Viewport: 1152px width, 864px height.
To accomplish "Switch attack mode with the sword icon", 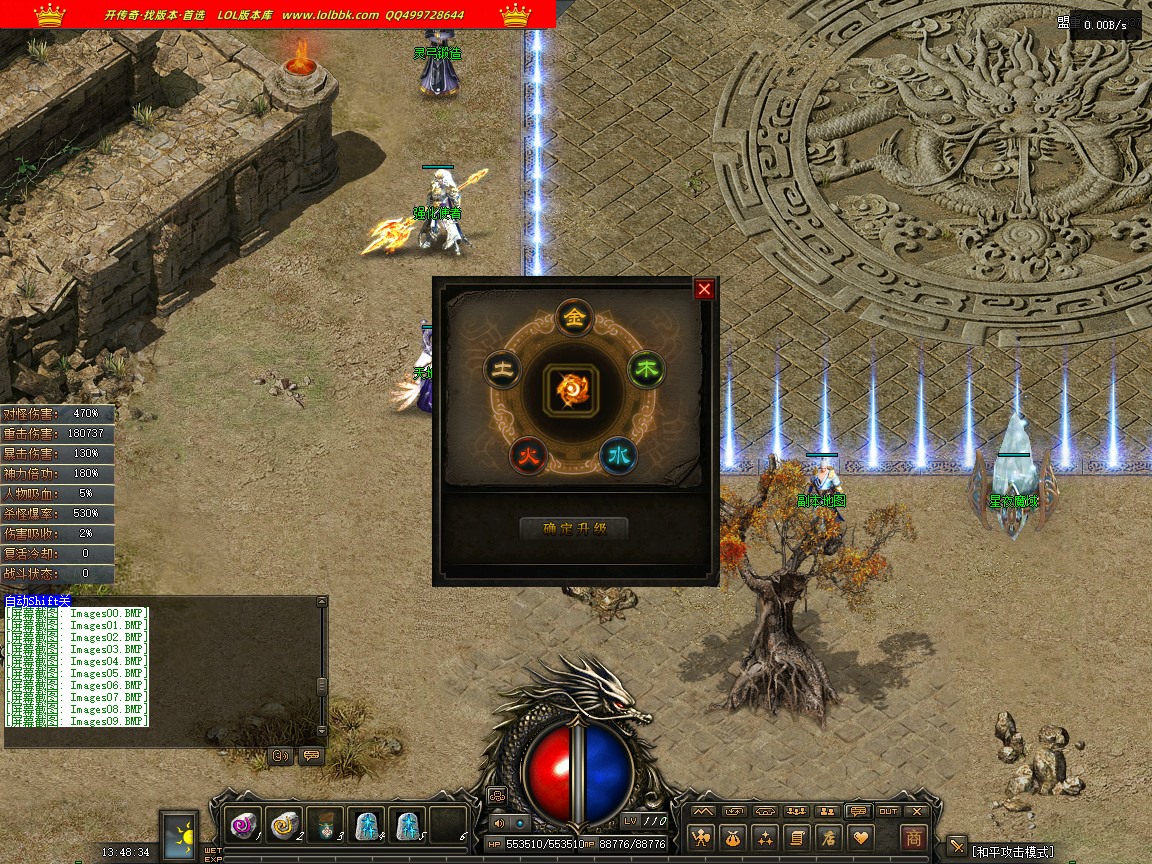I will [957, 848].
